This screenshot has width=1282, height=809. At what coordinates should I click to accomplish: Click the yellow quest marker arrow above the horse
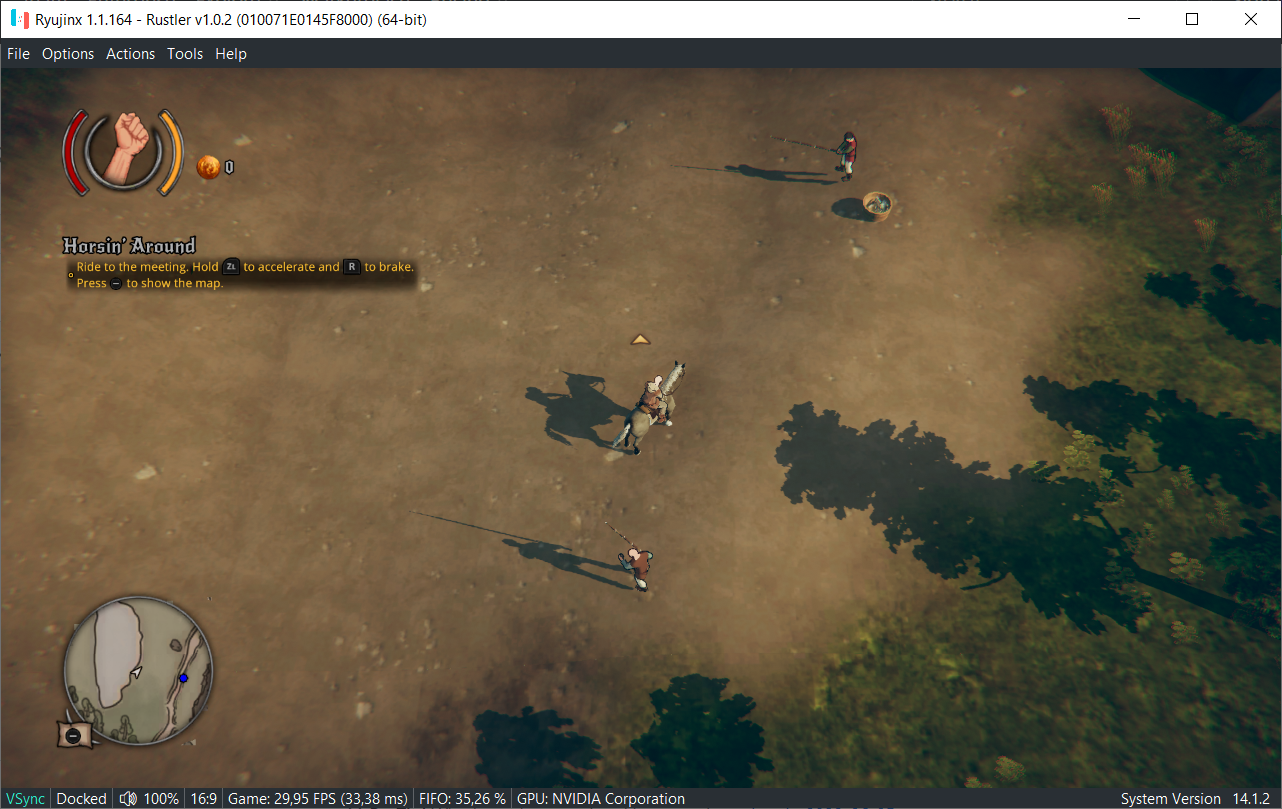click(x=640, y=338)
